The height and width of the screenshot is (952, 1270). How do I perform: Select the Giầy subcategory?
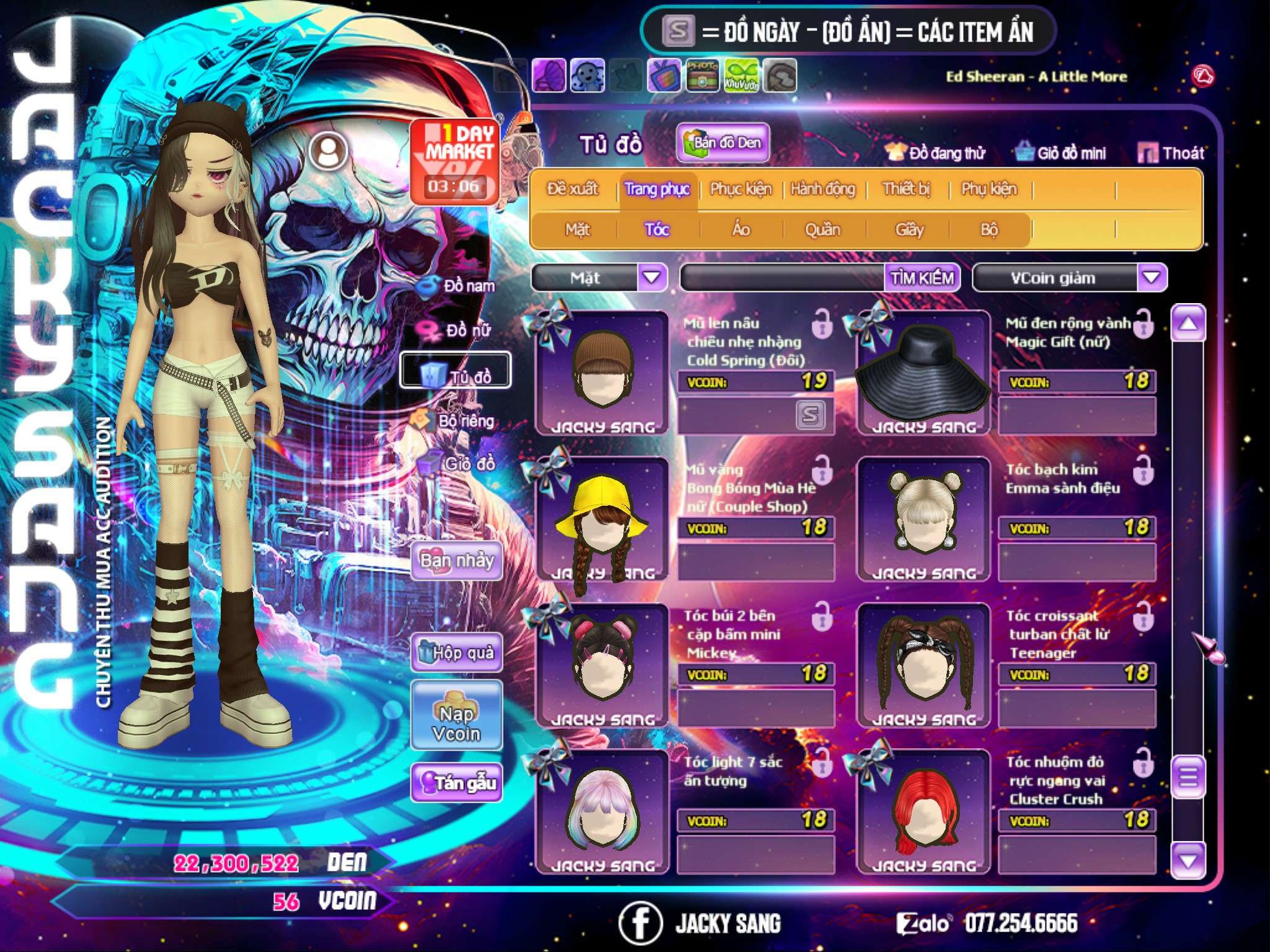click(909, 230)
